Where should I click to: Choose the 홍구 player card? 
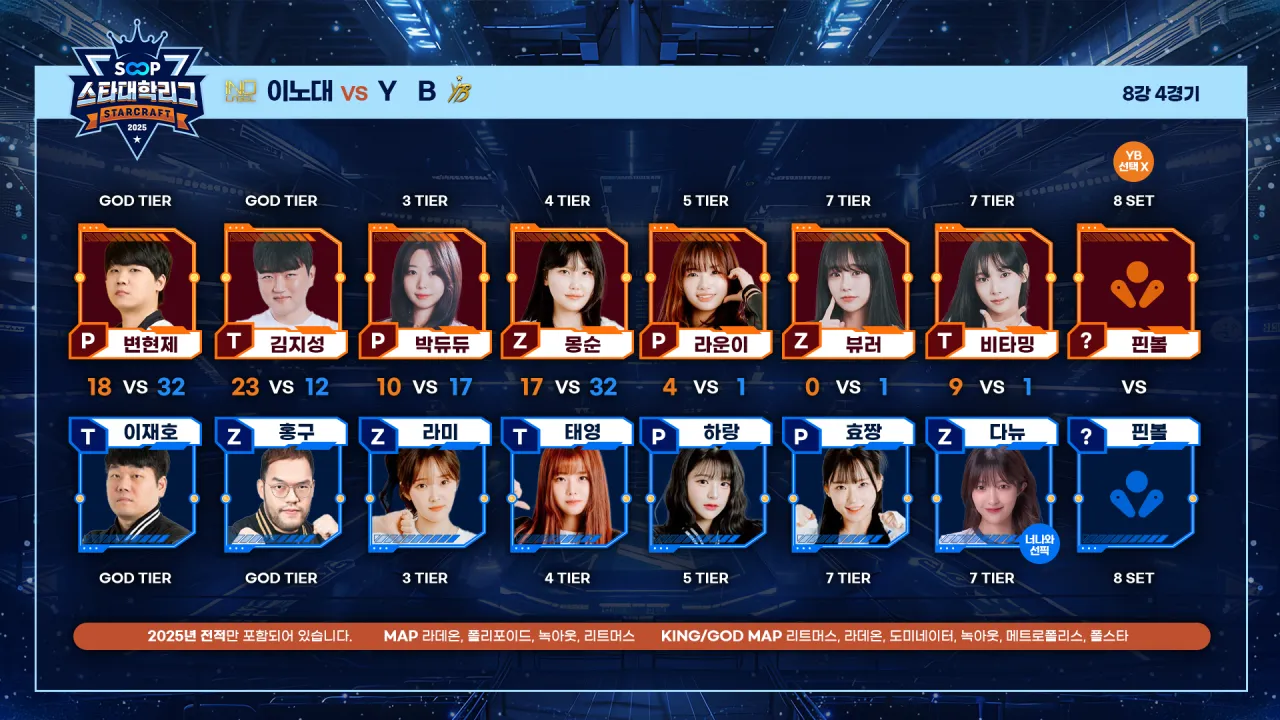[x=281, y=484]
